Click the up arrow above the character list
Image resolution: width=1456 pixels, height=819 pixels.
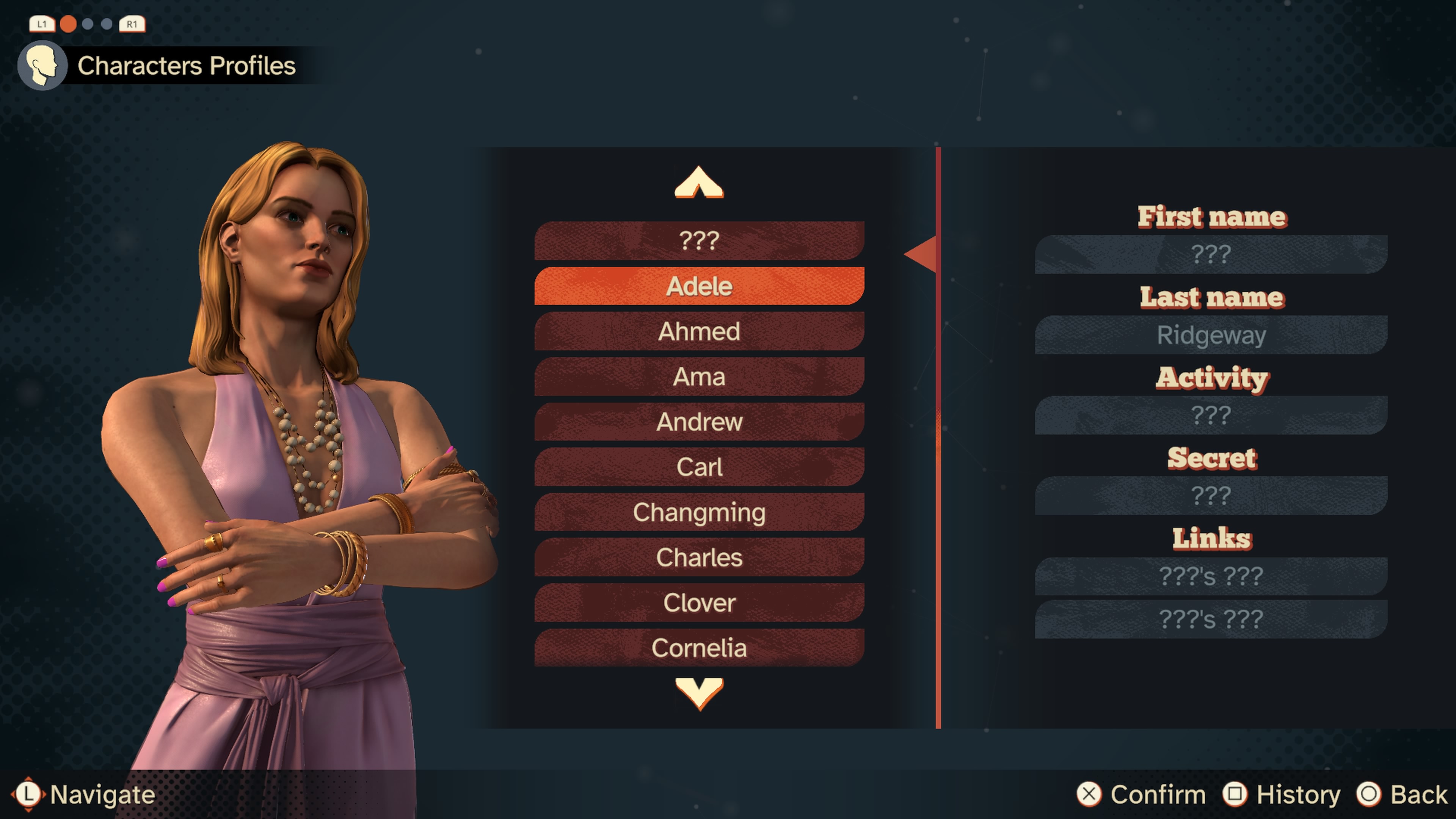(x=699, y=182)
